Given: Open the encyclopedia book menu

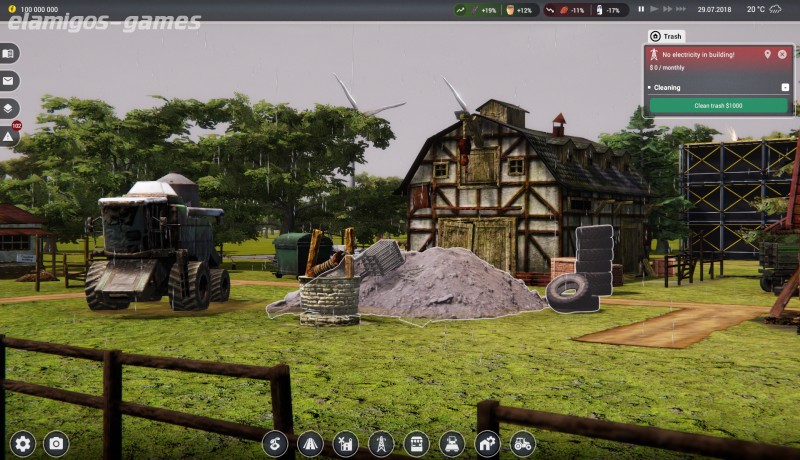Looking at the screenshot, I should (x=9, y=53).
